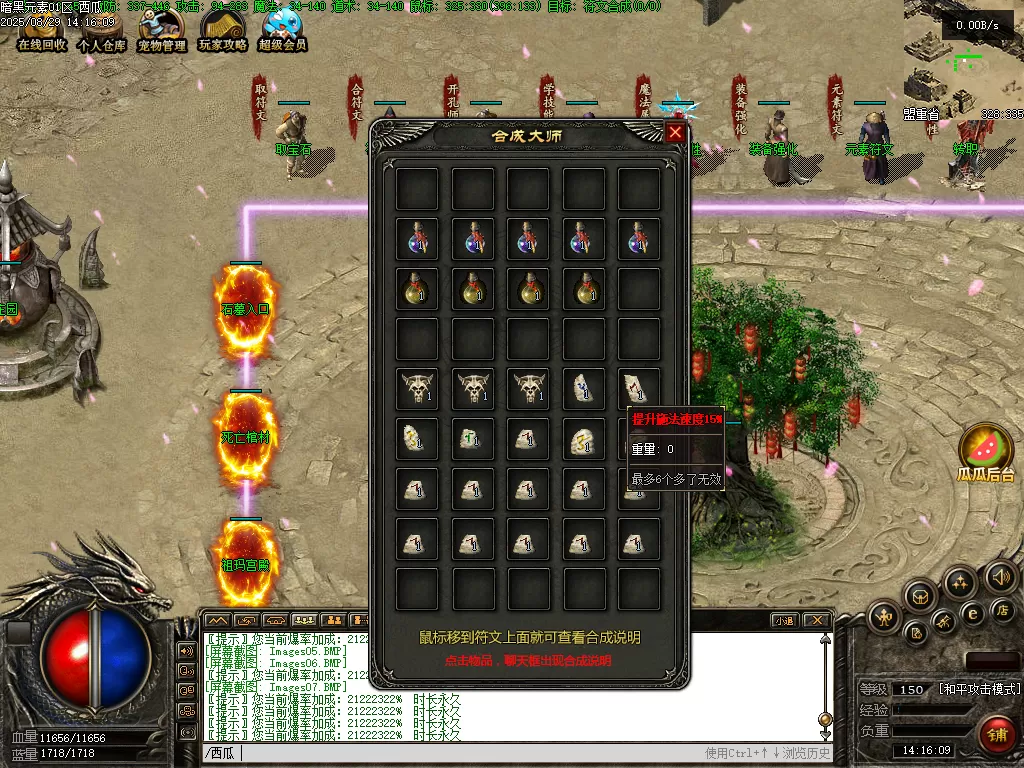
Task: Select the rune with blue markings
Action: (583, 388)
